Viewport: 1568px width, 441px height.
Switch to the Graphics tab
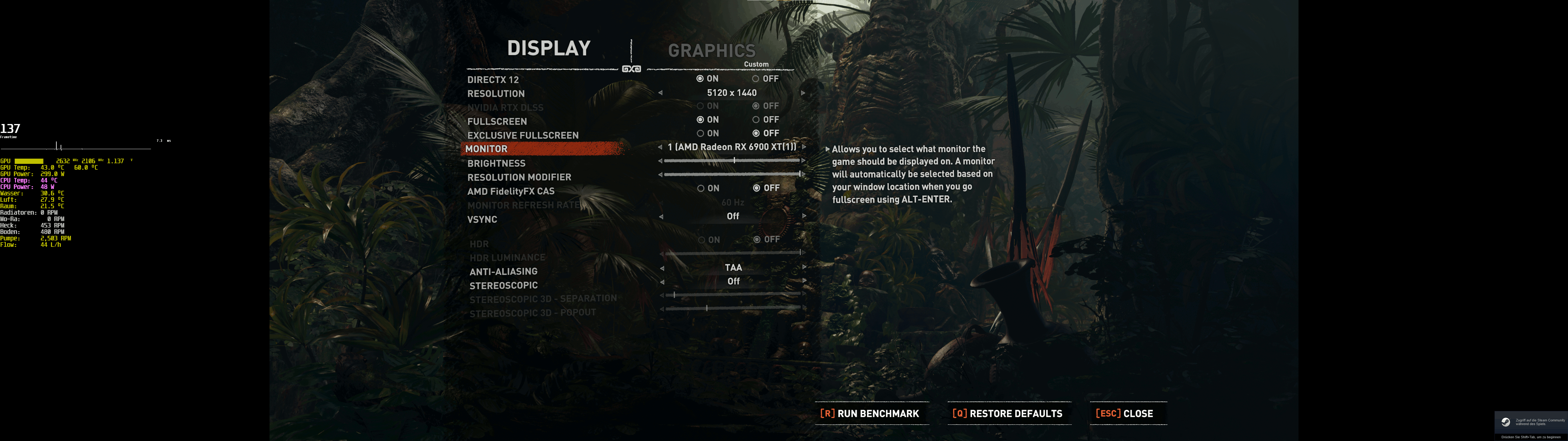(x=711, y=51)
